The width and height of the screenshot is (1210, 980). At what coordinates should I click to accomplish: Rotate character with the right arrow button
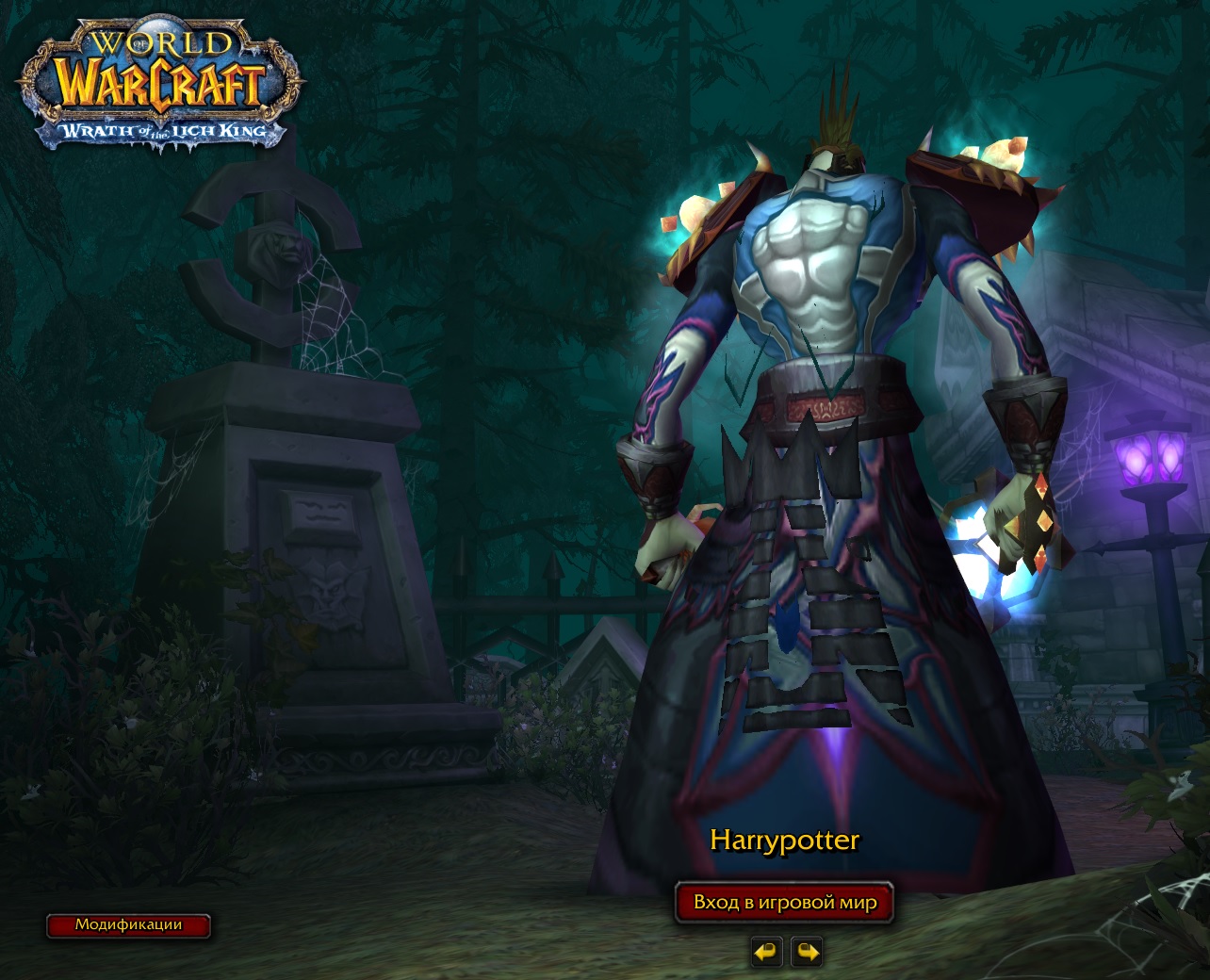tap(806, 952)
